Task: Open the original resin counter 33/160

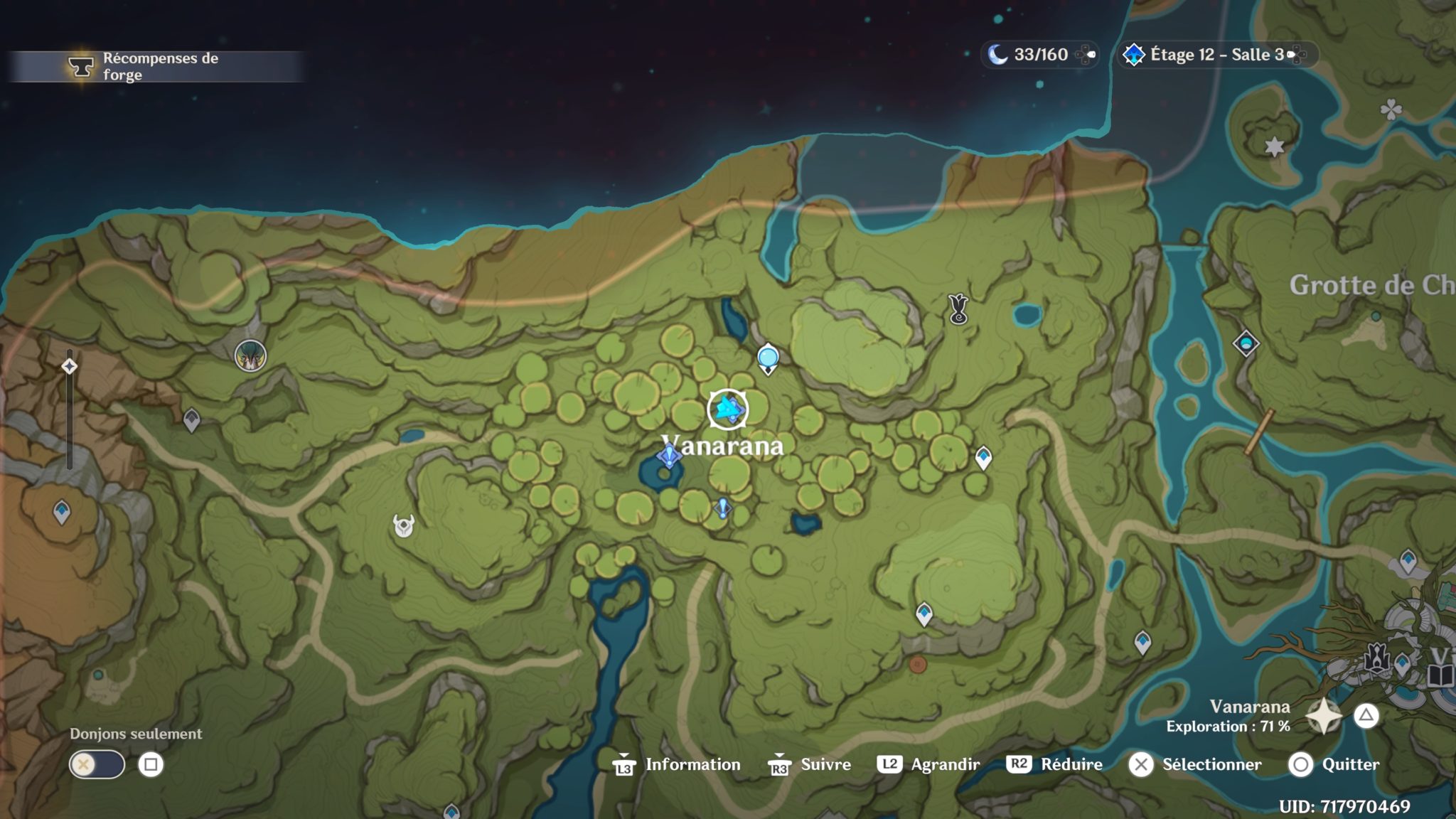Action: click(1039, 55)
